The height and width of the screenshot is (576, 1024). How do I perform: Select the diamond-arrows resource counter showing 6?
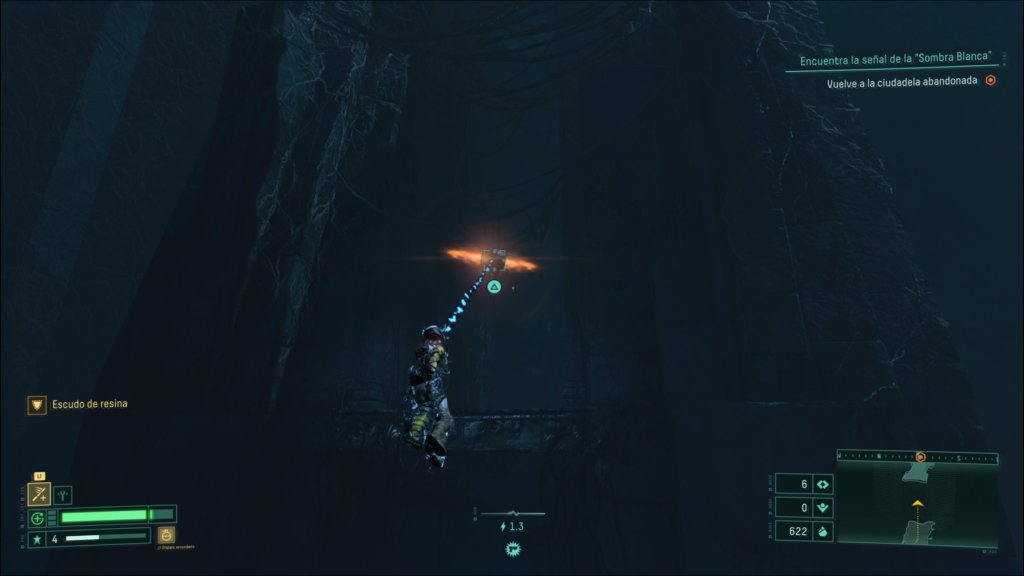[x=823, y=484]
